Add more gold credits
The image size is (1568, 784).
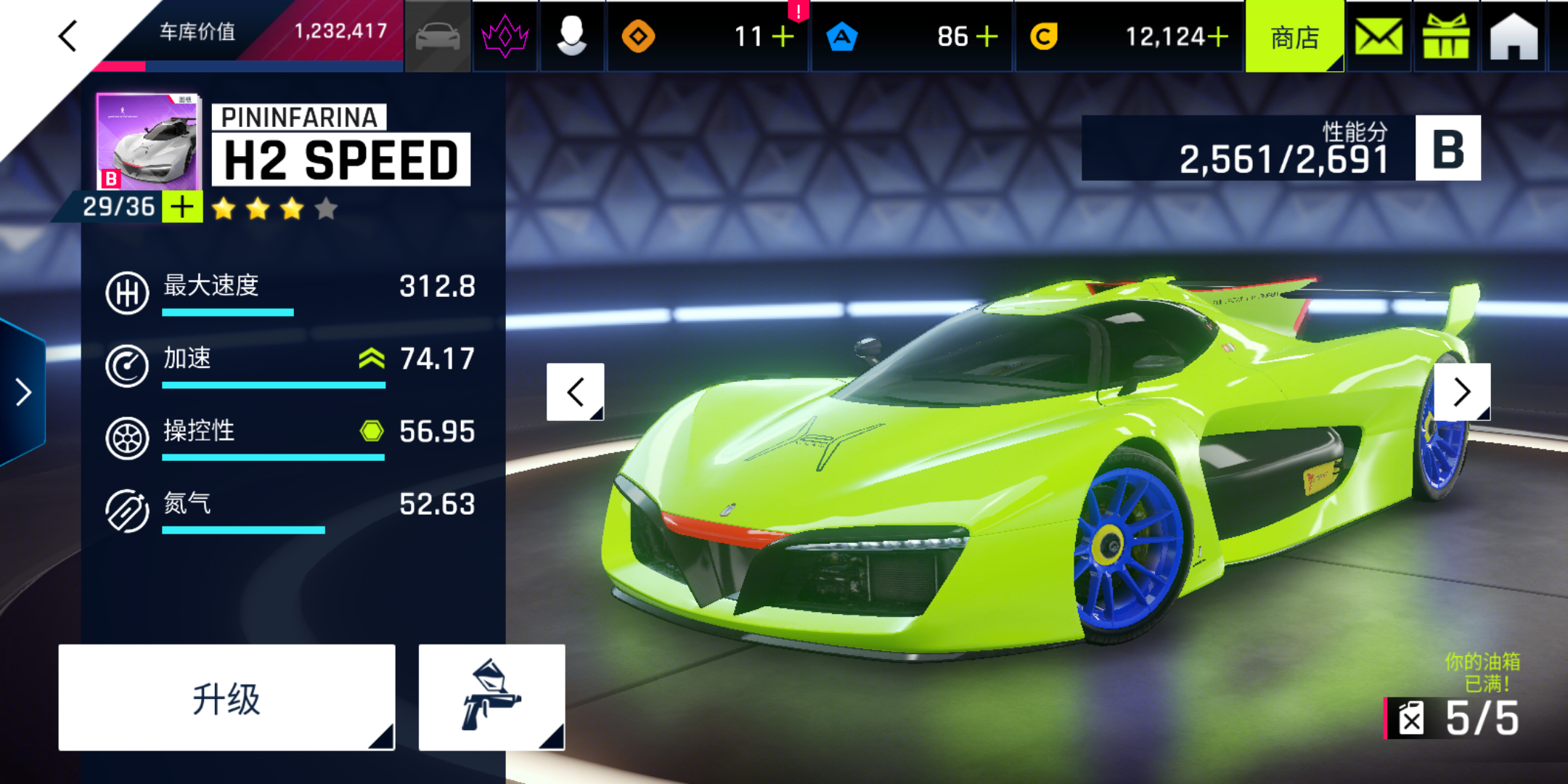coord(1217,36)
